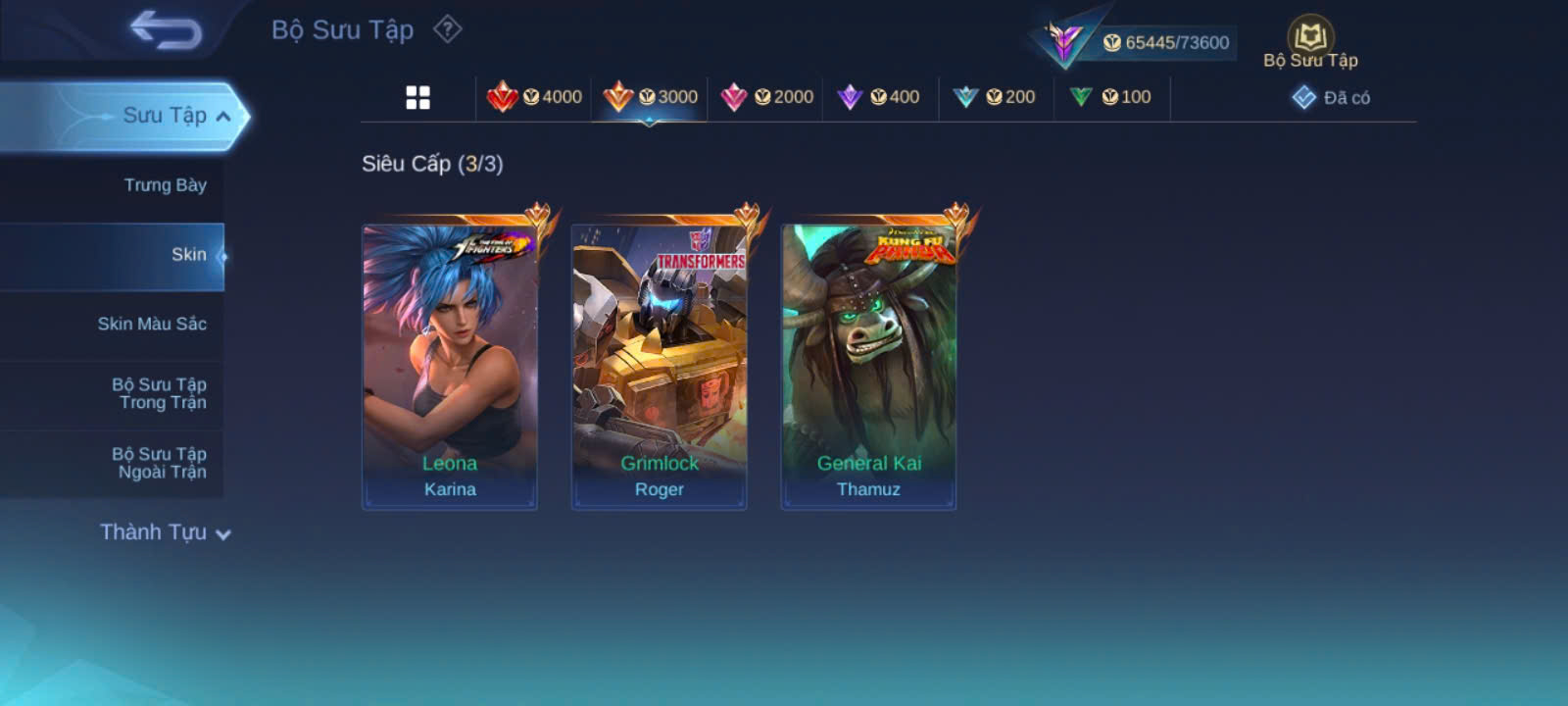Image resolution: width=1568 pixels, height=706 pixels.
Task: Switch to the 2000 points tier tab
Action: (766, 97)
